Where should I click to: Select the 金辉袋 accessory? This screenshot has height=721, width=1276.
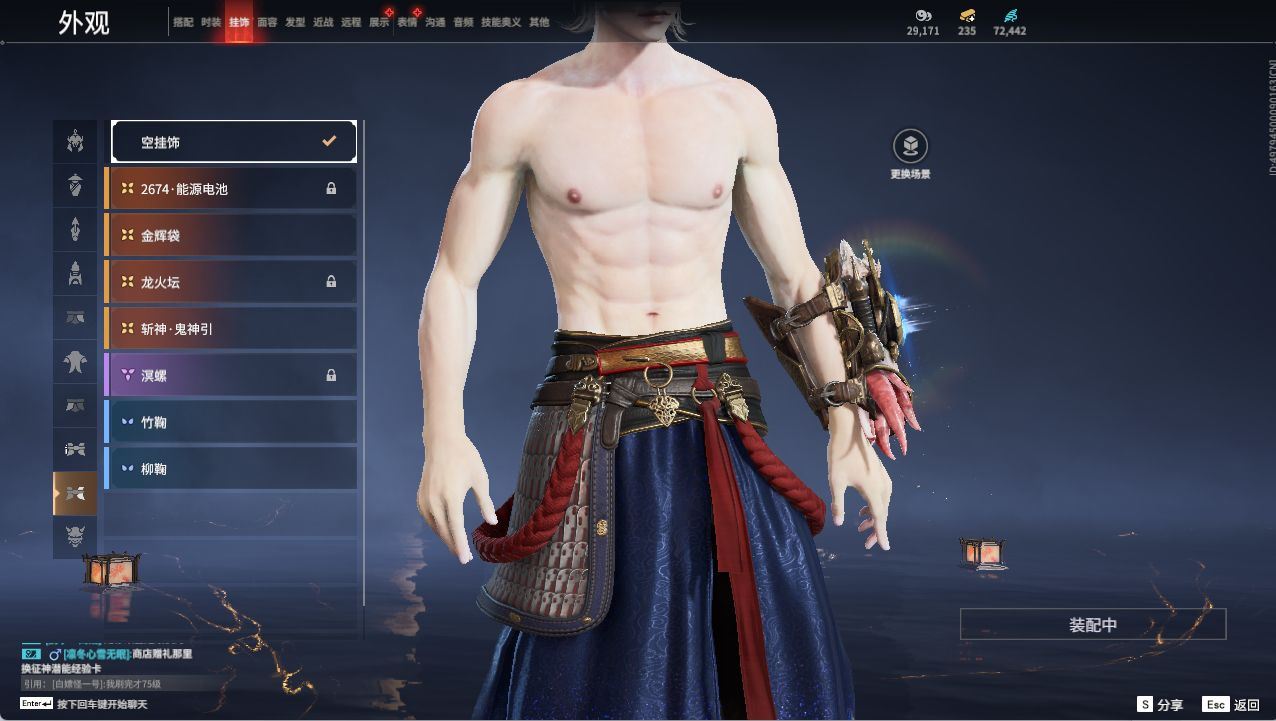click(231, 235)
